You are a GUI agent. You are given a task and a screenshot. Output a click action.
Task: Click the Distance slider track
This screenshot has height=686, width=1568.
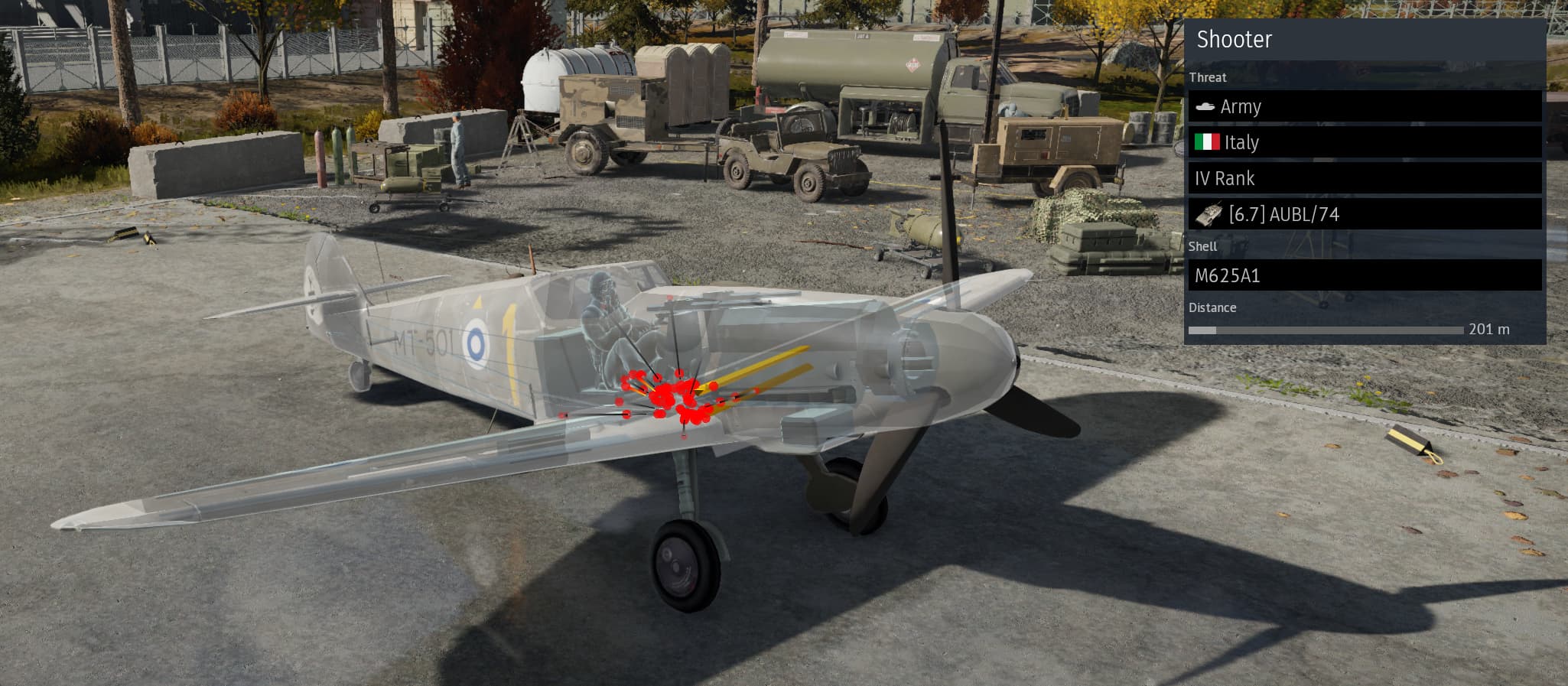click(1326, 330)
